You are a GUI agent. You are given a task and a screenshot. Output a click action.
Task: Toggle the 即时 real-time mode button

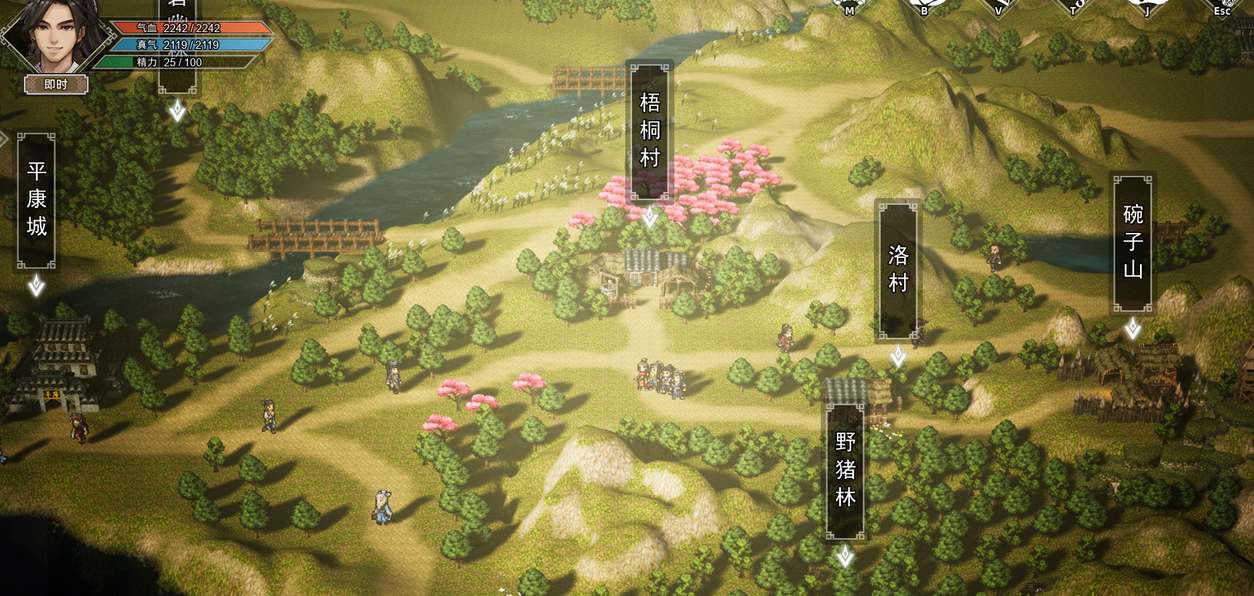(56, 85)
